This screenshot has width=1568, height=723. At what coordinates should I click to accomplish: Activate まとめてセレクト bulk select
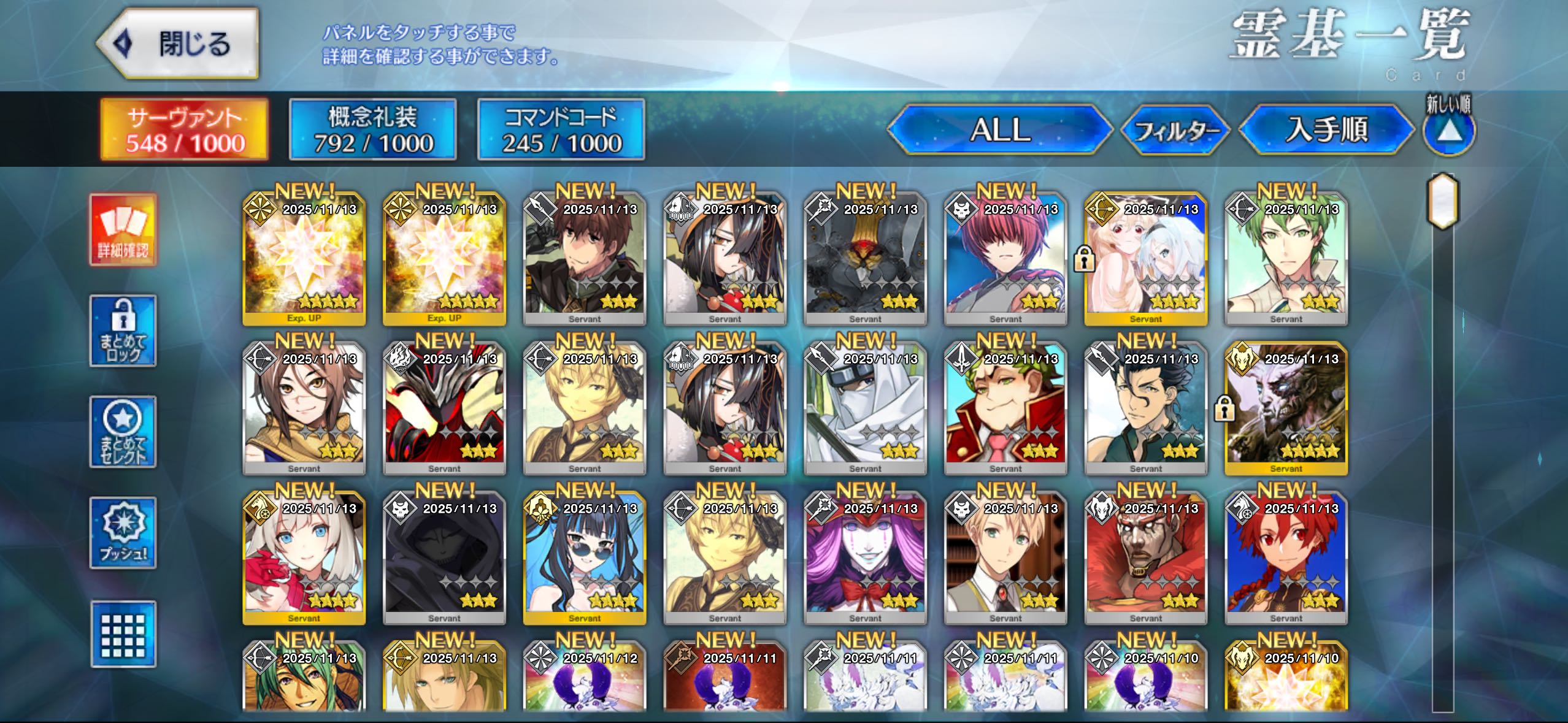point(123,432)
